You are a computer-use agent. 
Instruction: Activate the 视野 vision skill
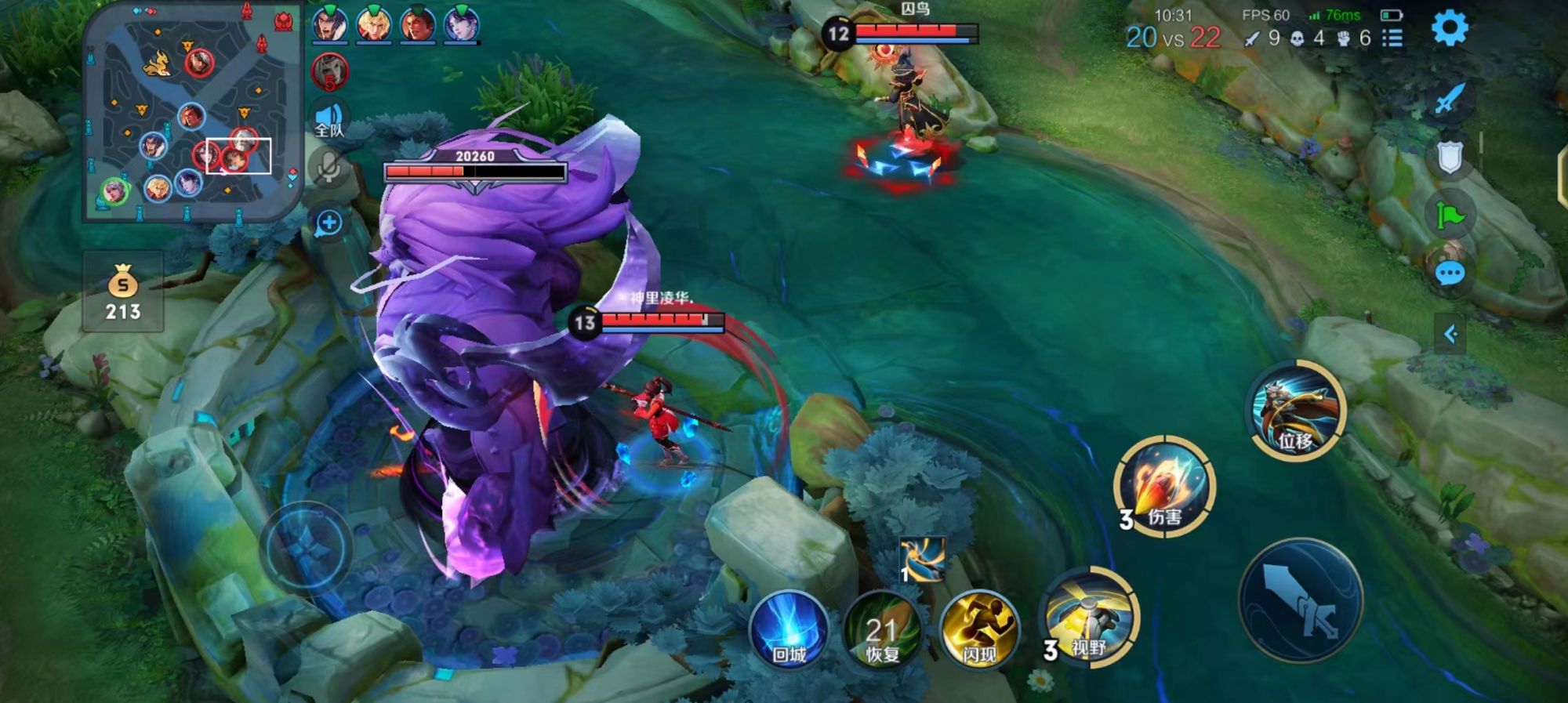1090,618
